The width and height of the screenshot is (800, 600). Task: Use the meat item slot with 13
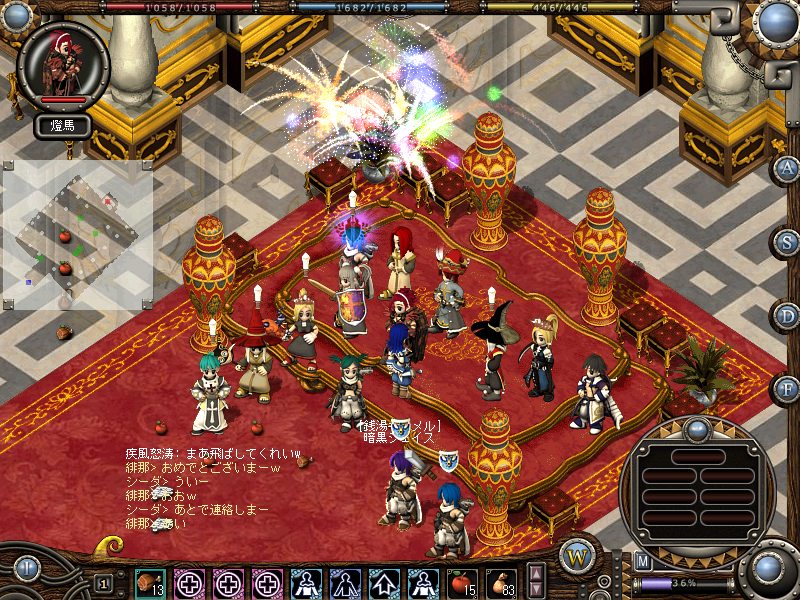150,582
